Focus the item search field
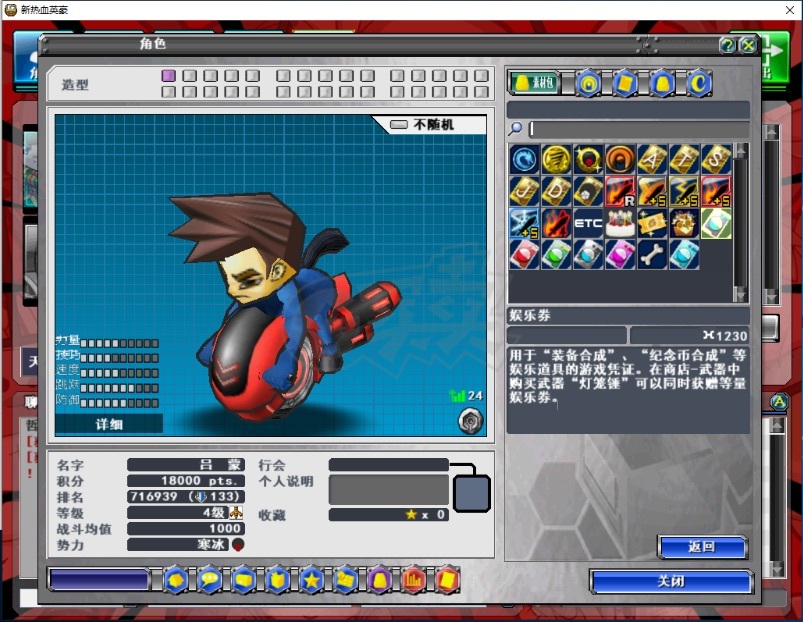803x622 pixels. [x=638, y=129]
